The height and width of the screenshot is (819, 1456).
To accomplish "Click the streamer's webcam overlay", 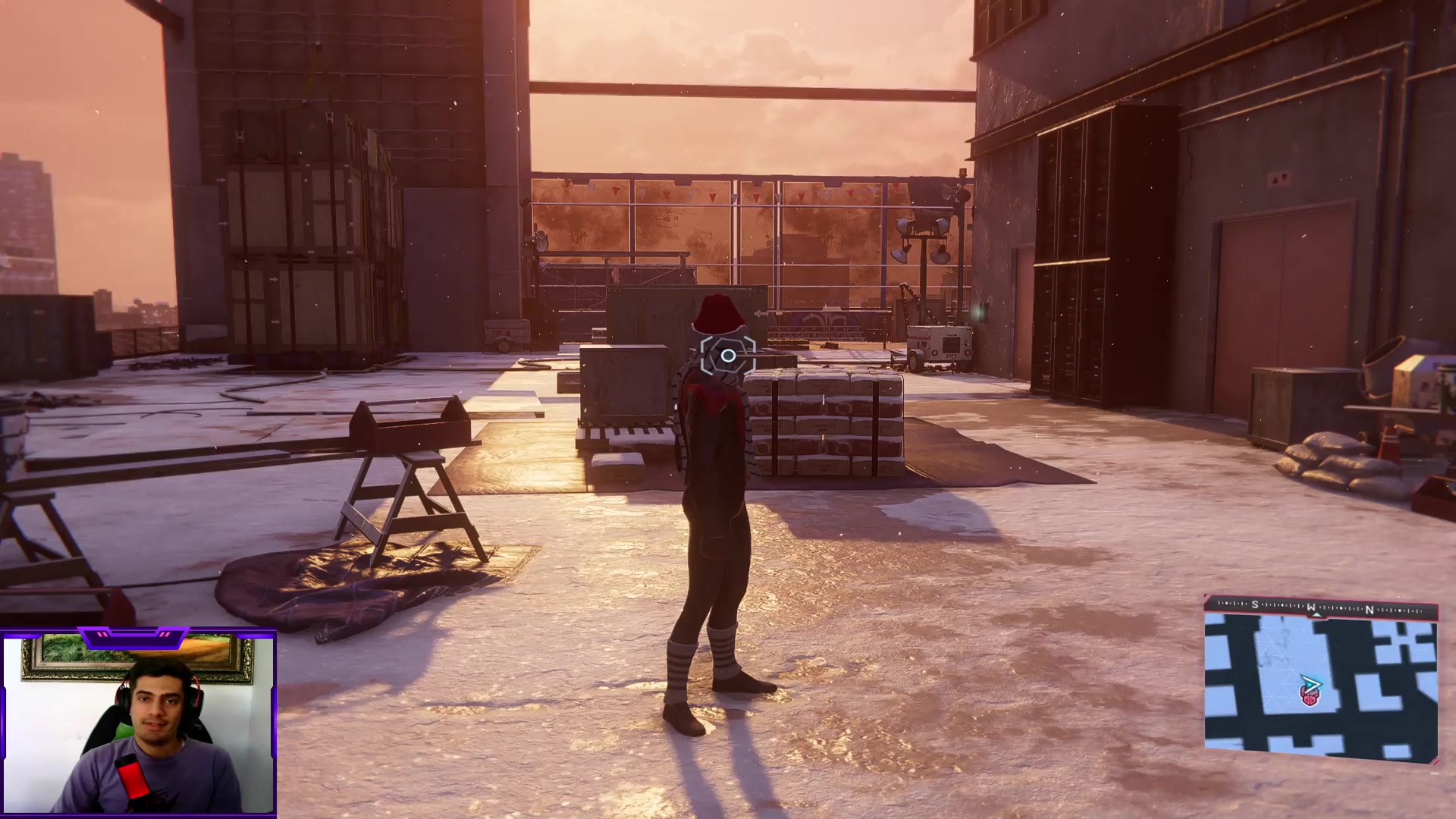I will tap(139, 724).
